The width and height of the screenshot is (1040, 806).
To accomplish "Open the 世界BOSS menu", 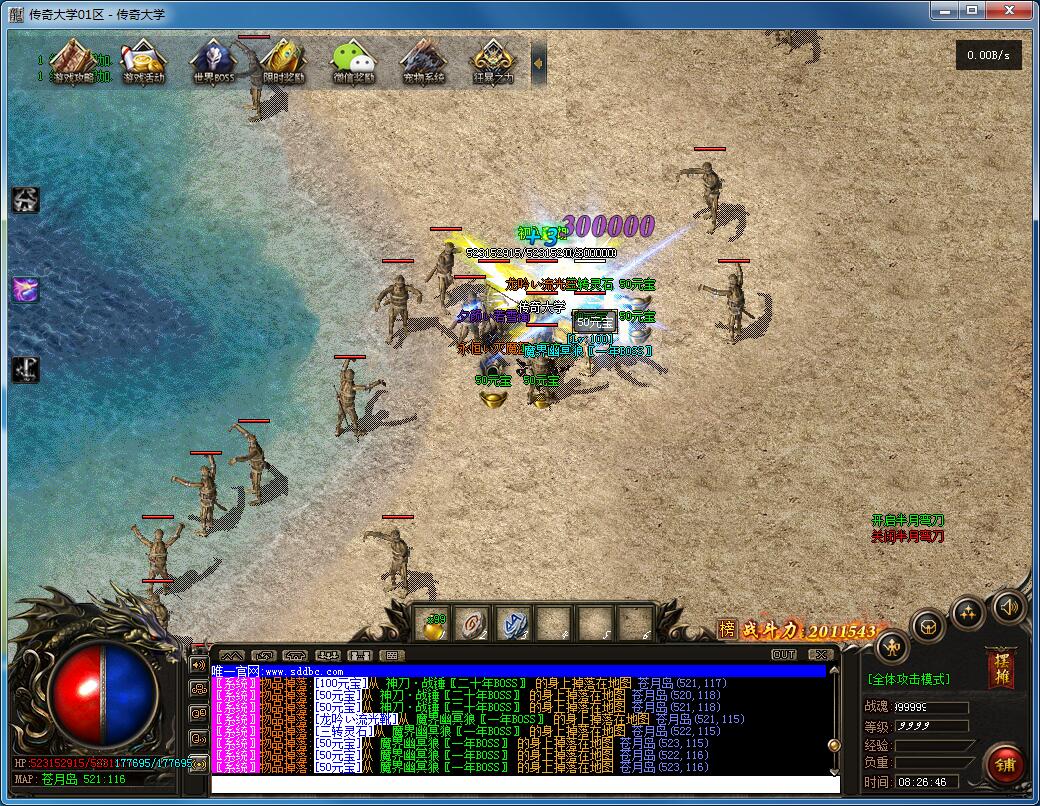I will pos(214,61).
